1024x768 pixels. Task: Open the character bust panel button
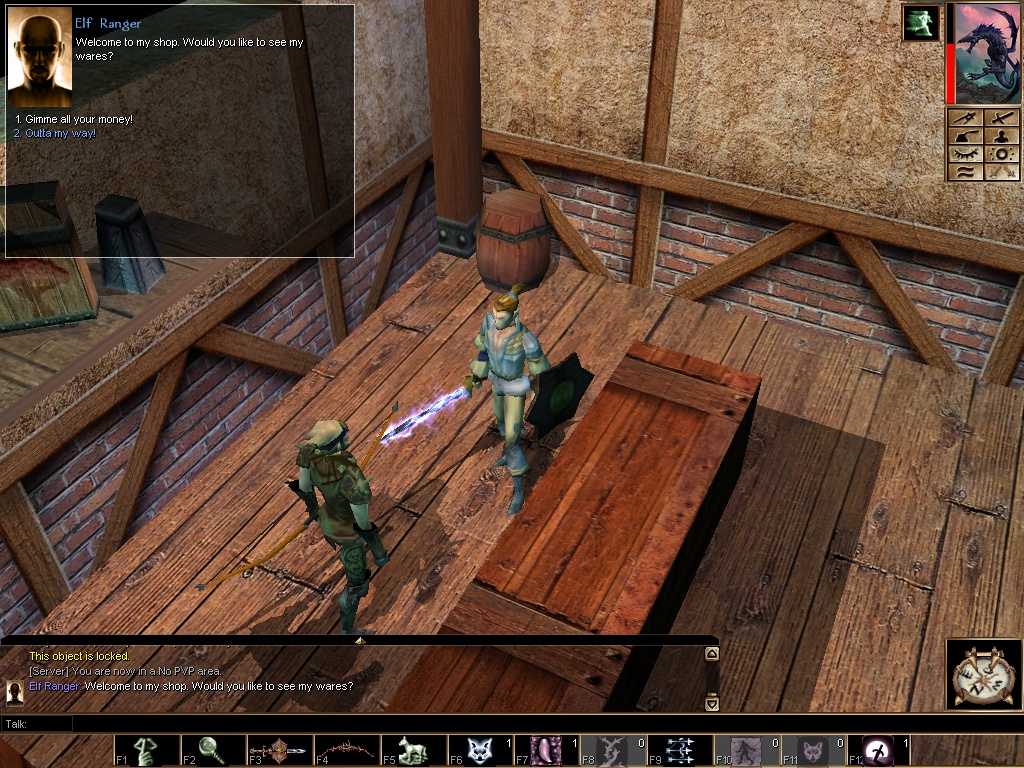click(x=1001, y=136)
